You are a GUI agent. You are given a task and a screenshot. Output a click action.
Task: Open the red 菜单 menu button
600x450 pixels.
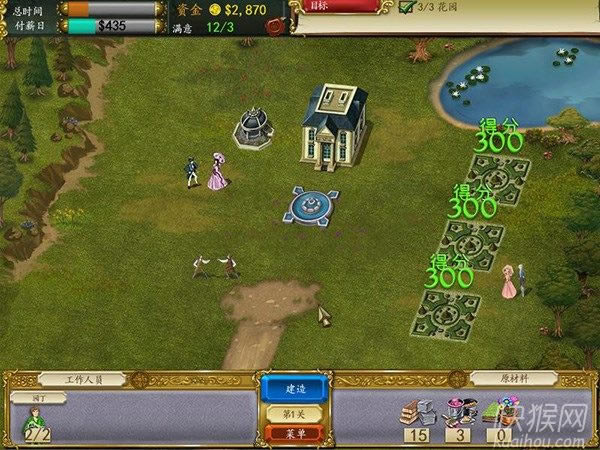click(x=294, y=433)
